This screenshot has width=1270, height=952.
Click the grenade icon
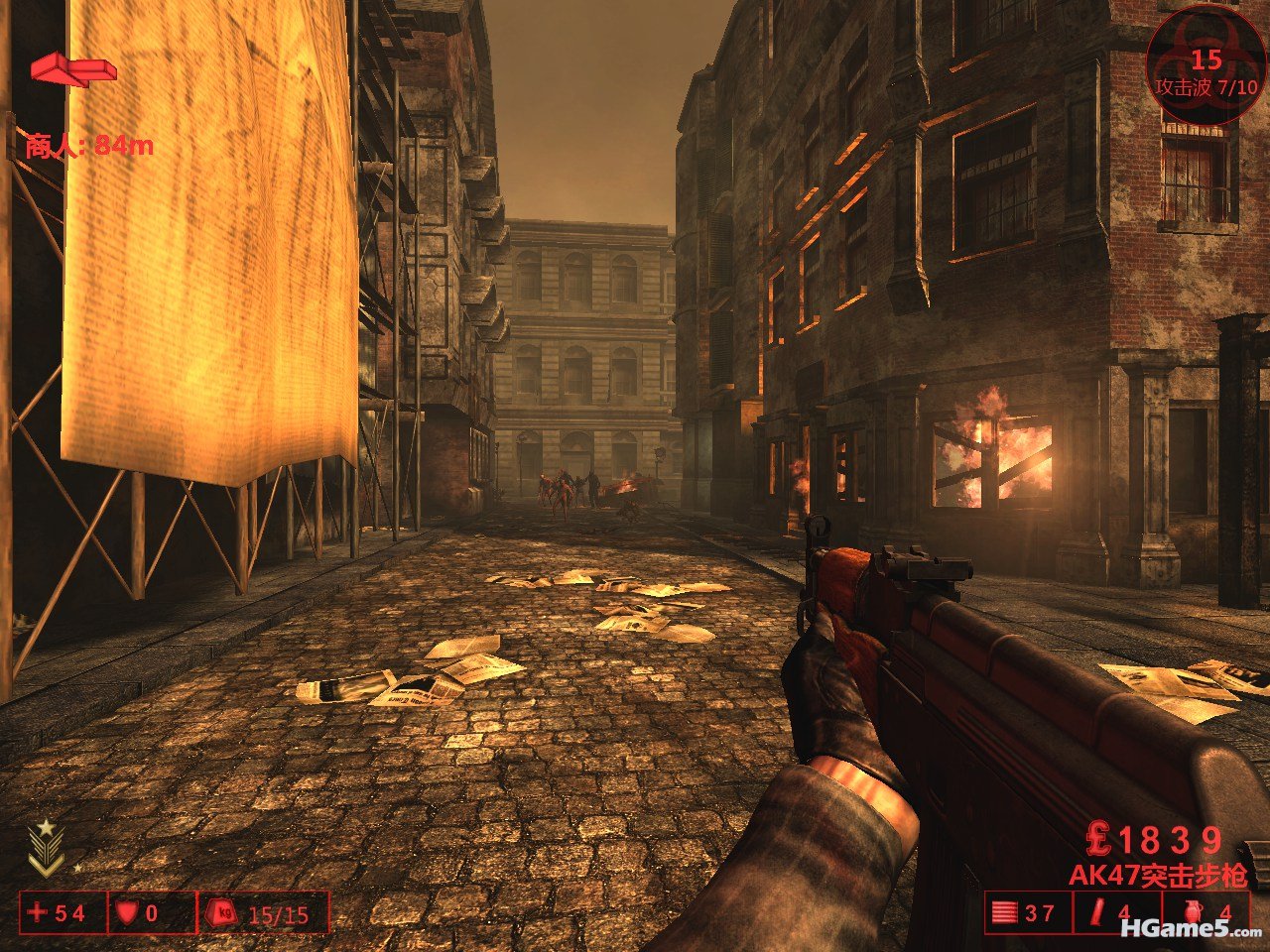[1192, 912]
